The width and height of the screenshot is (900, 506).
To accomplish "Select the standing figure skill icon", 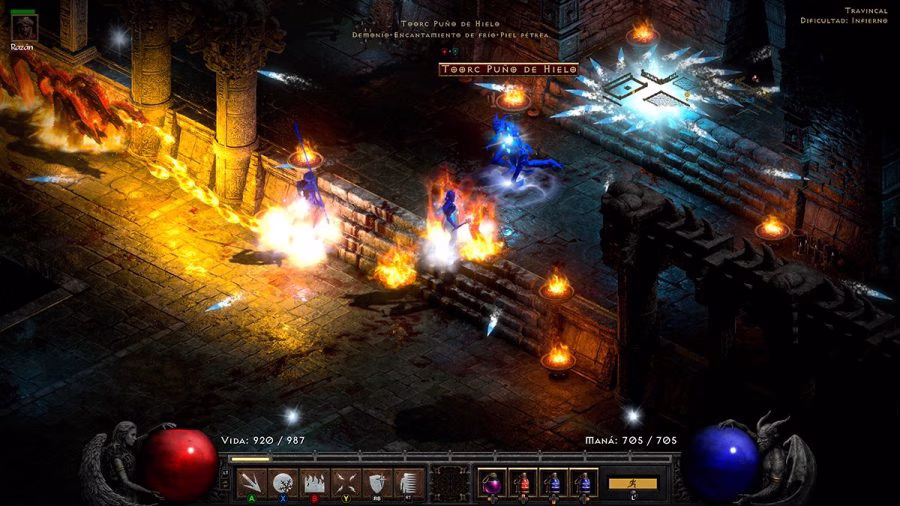I will coord(407,482).
